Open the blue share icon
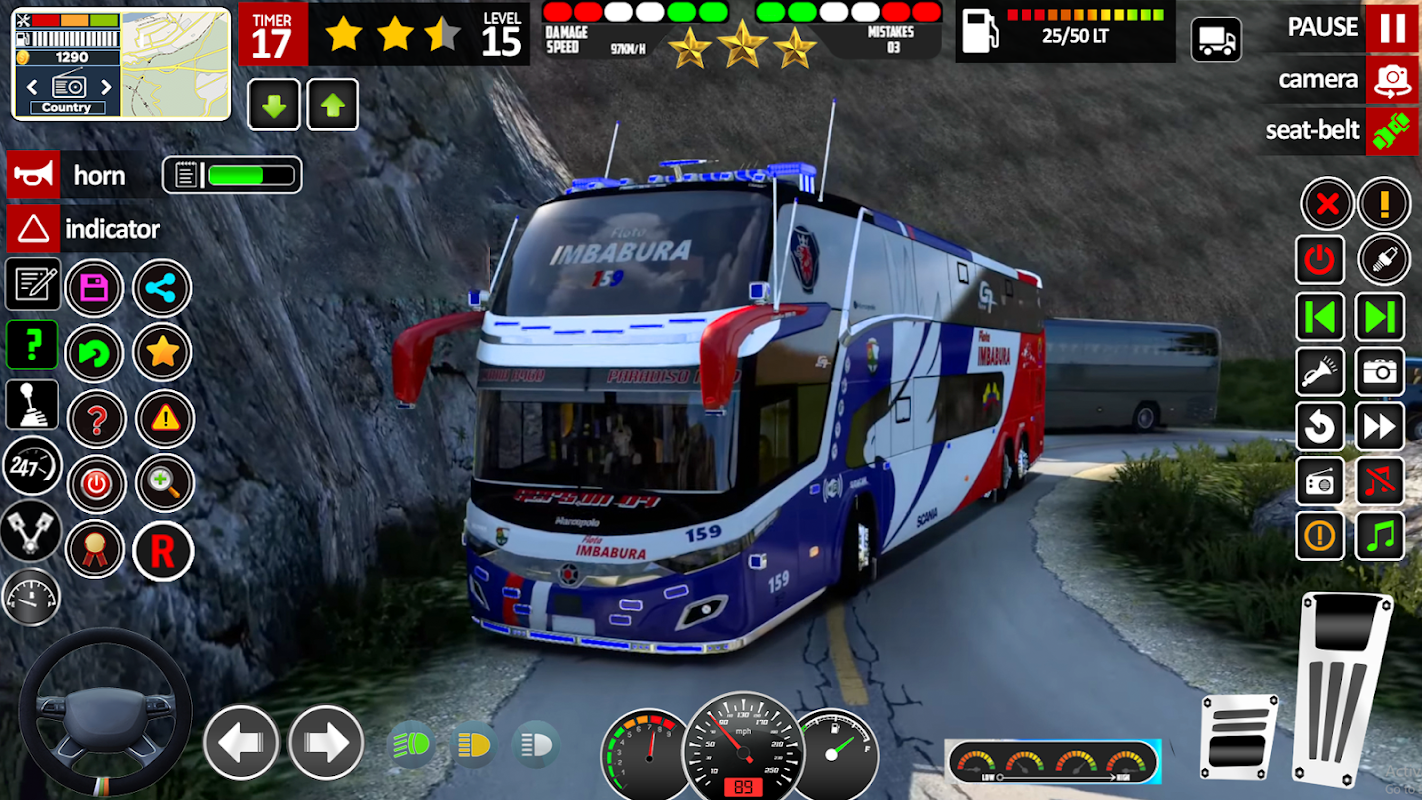The width and height of the screenshot is (1422, 800). click(161, 289)
